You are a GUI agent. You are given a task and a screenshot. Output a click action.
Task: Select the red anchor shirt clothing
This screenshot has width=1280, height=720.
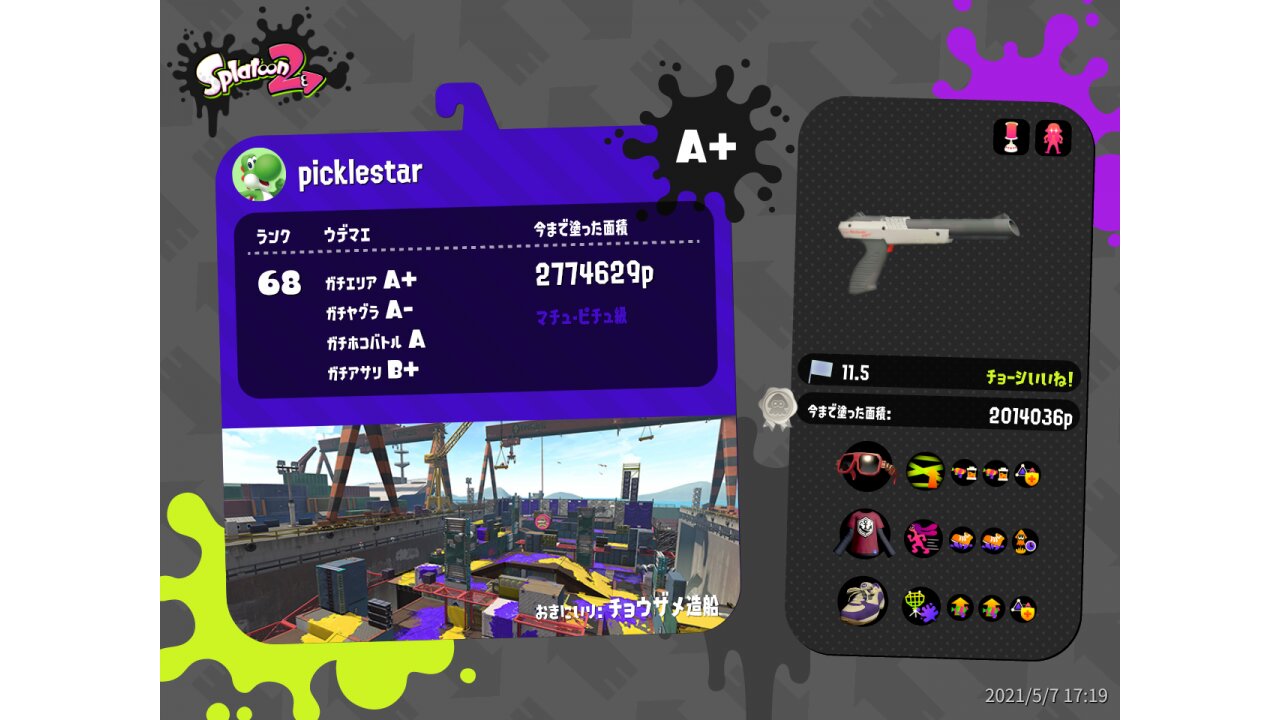(863, 533)
